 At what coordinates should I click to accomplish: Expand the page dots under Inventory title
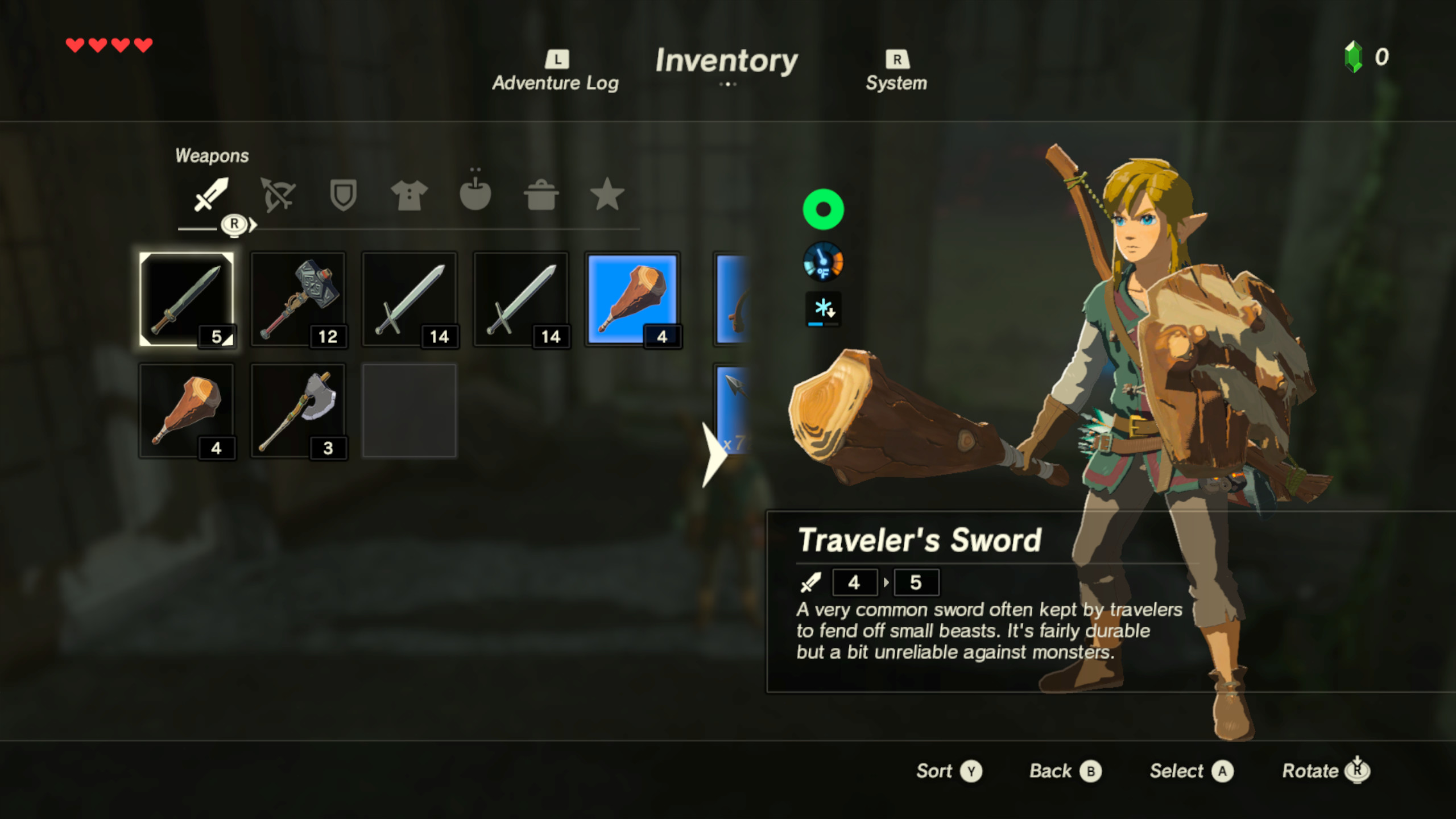(x=728, y=84)
